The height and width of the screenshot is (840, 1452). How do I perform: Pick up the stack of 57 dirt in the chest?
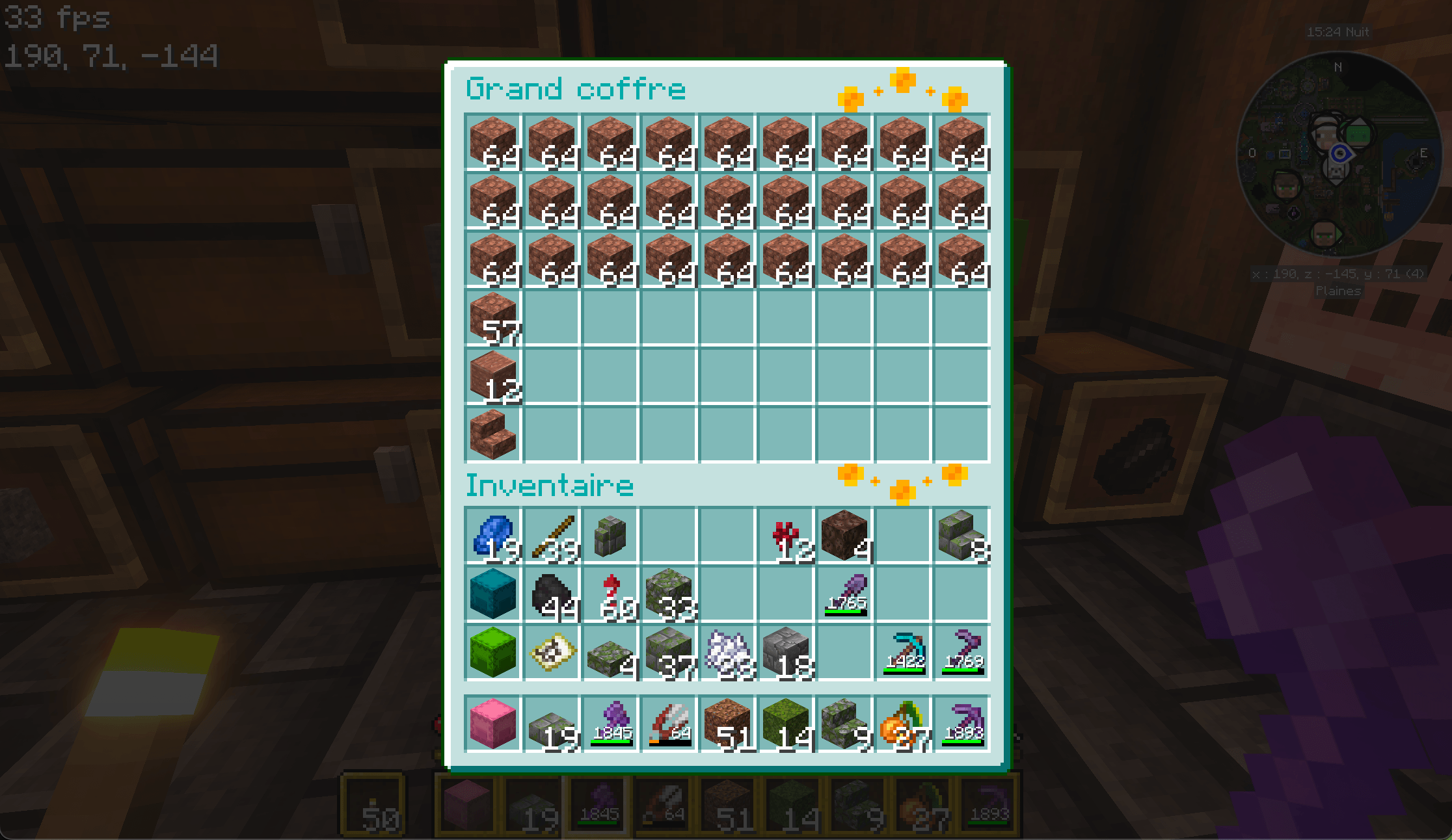(492, 319)
